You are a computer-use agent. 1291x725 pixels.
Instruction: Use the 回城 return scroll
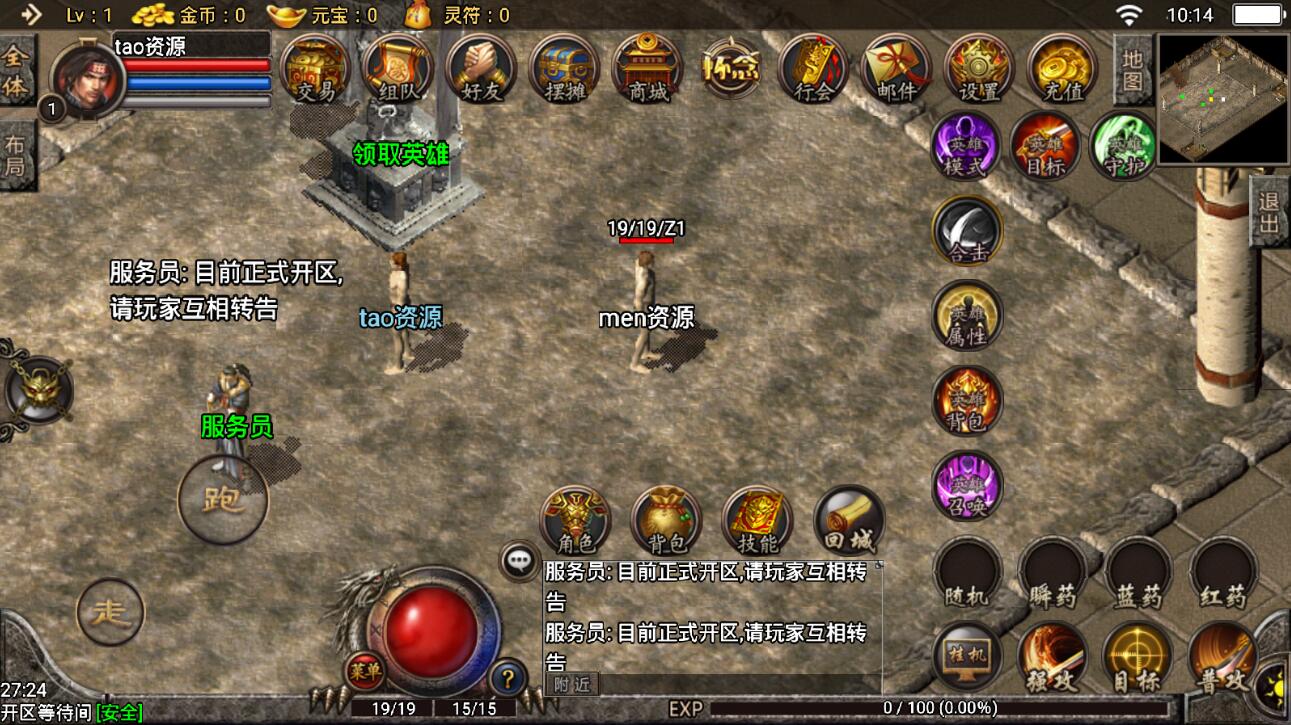coord(849,521)
